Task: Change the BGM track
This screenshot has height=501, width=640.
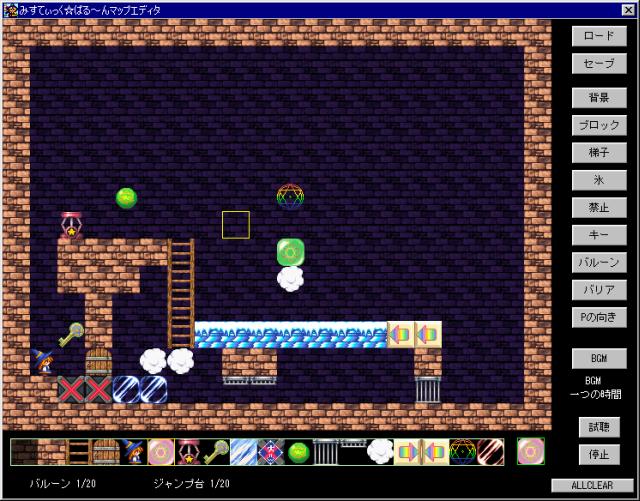Action: [599, 357]
